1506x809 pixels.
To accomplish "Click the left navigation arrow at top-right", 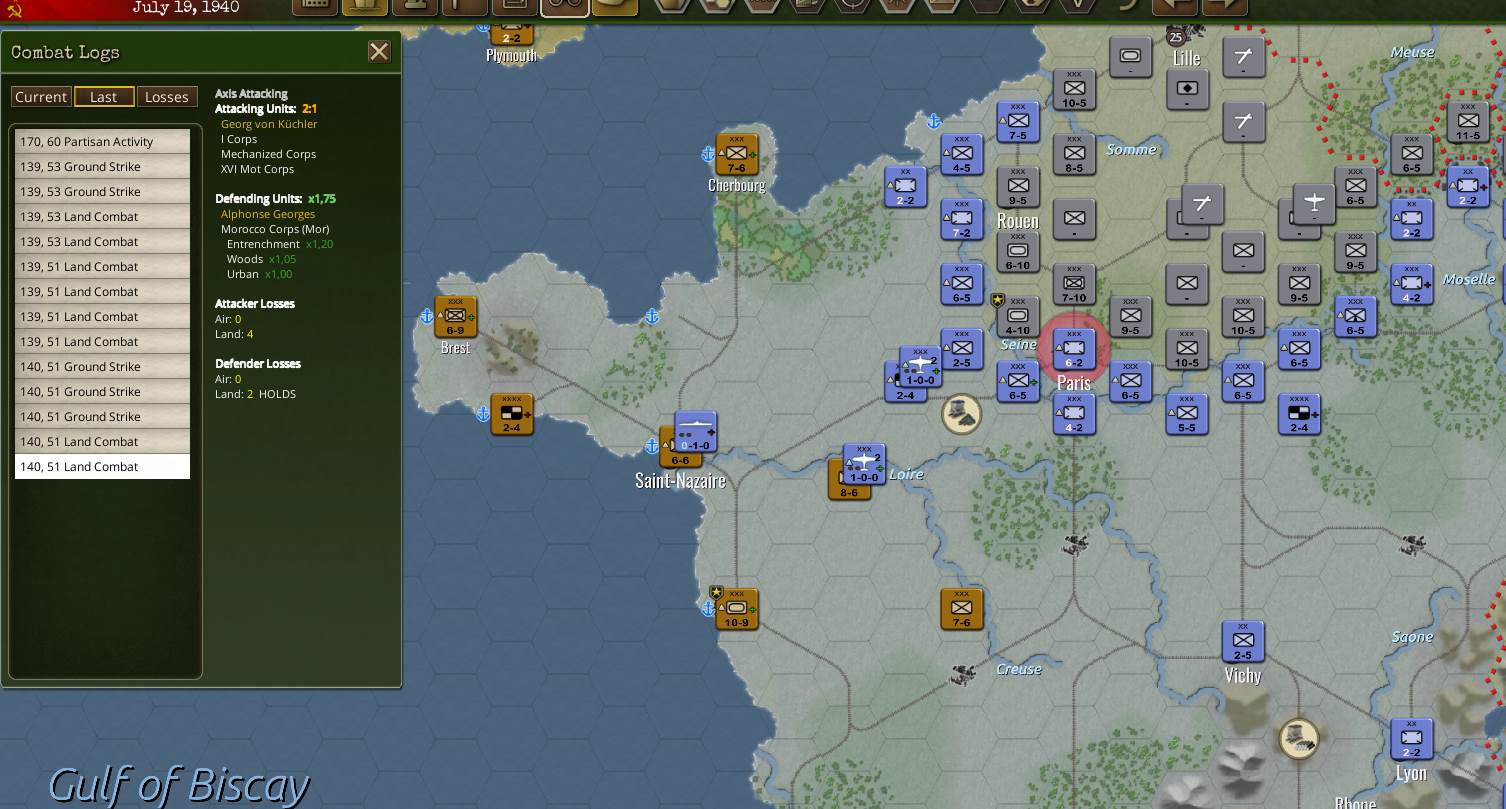I will coord(1174,8).
